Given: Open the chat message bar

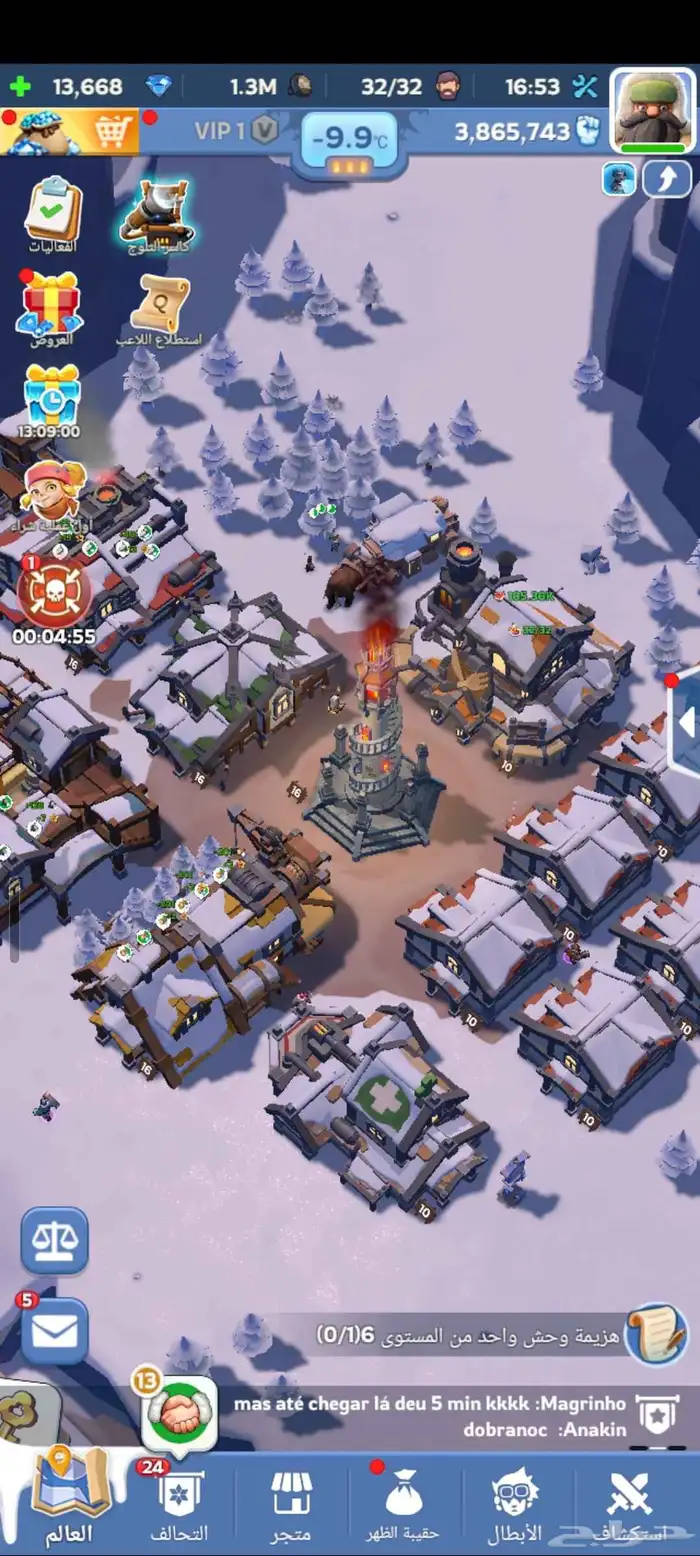Looking at the screenshot, I should (x=430, y=1417).
